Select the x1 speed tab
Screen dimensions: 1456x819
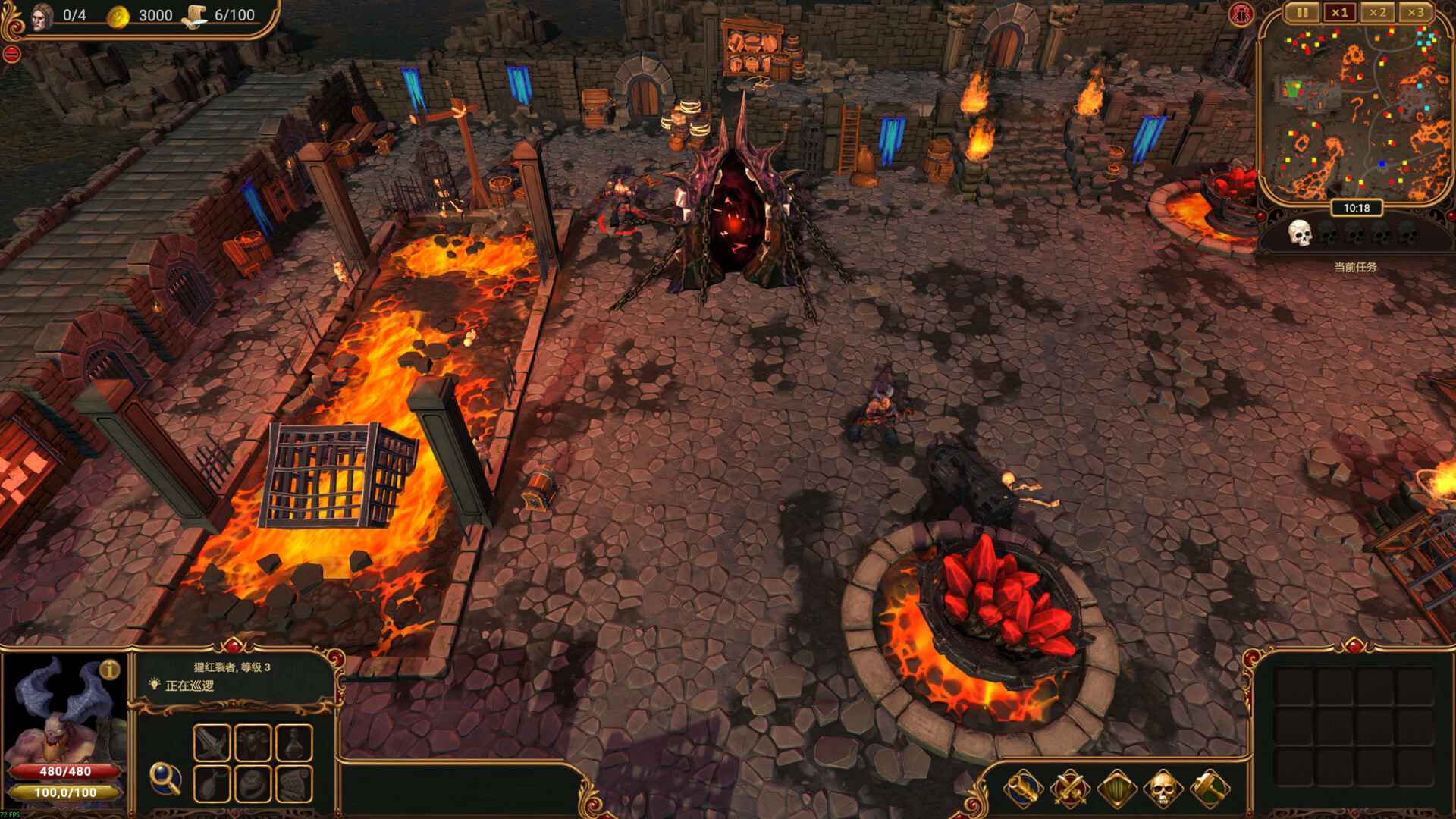1339,12
